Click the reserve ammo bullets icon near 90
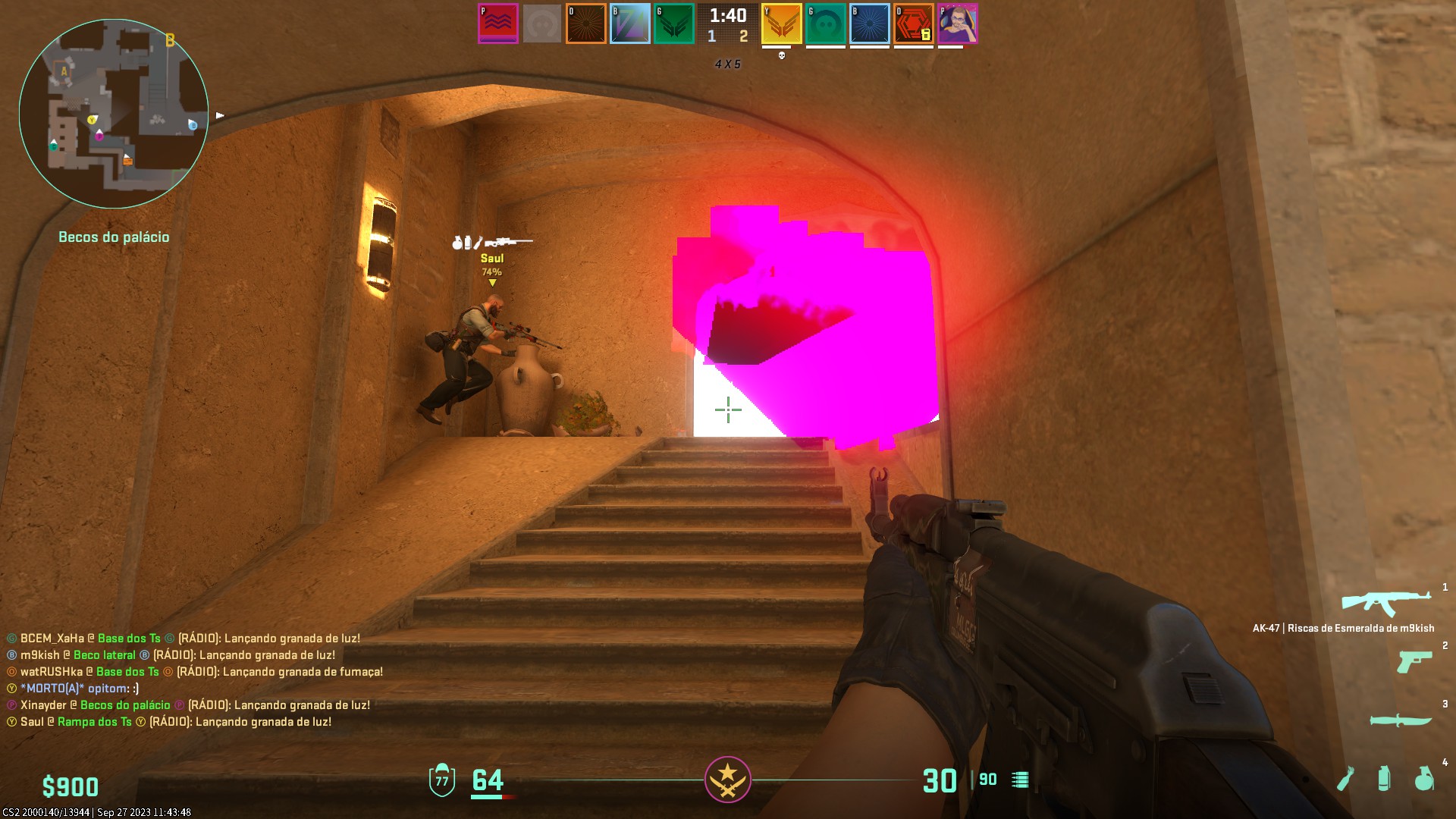 1019,779
